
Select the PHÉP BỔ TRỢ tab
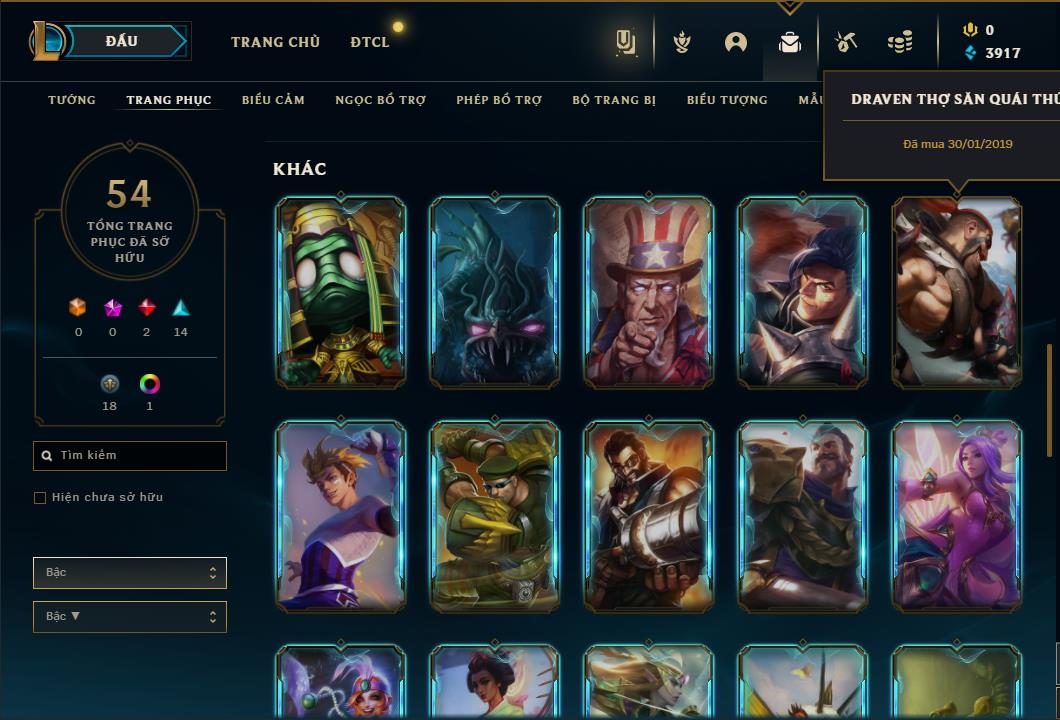[499, 100]
